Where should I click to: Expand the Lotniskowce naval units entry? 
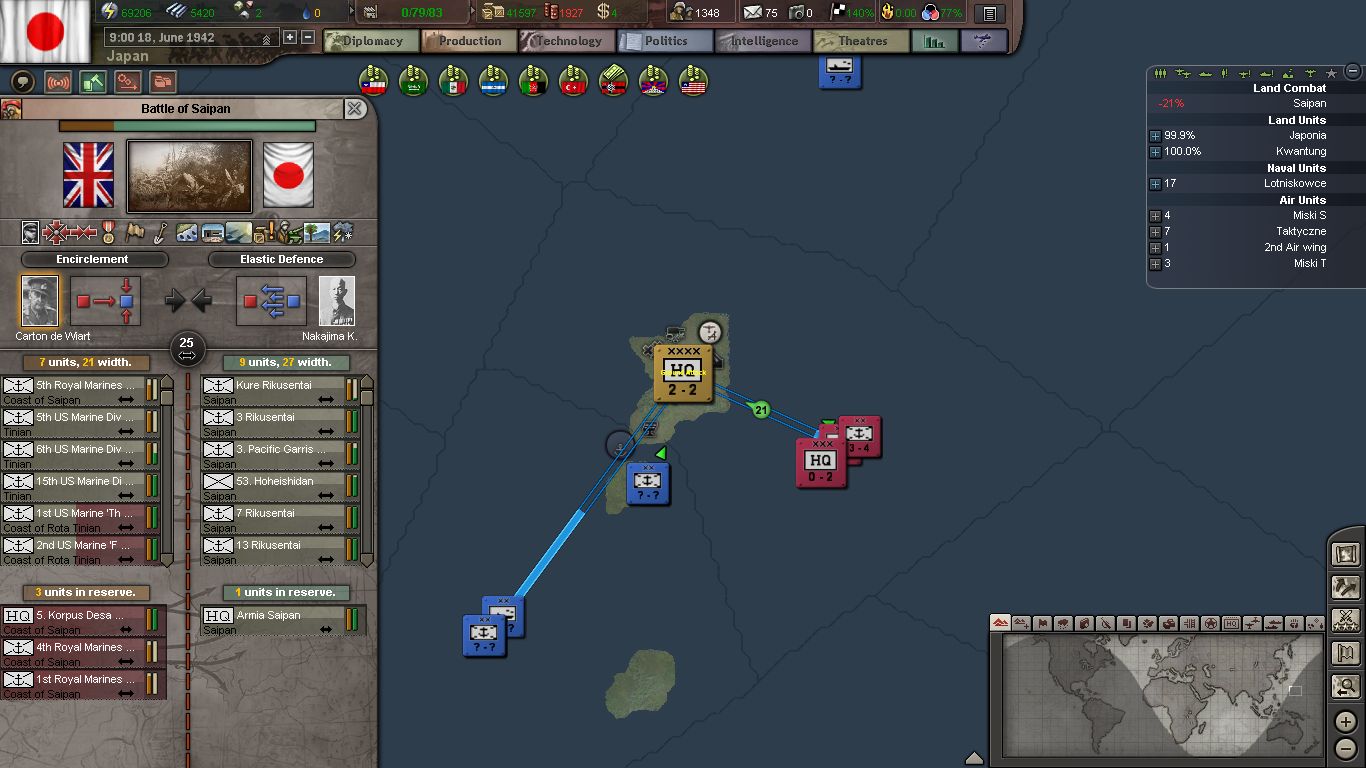click(x=1155, y=184)
